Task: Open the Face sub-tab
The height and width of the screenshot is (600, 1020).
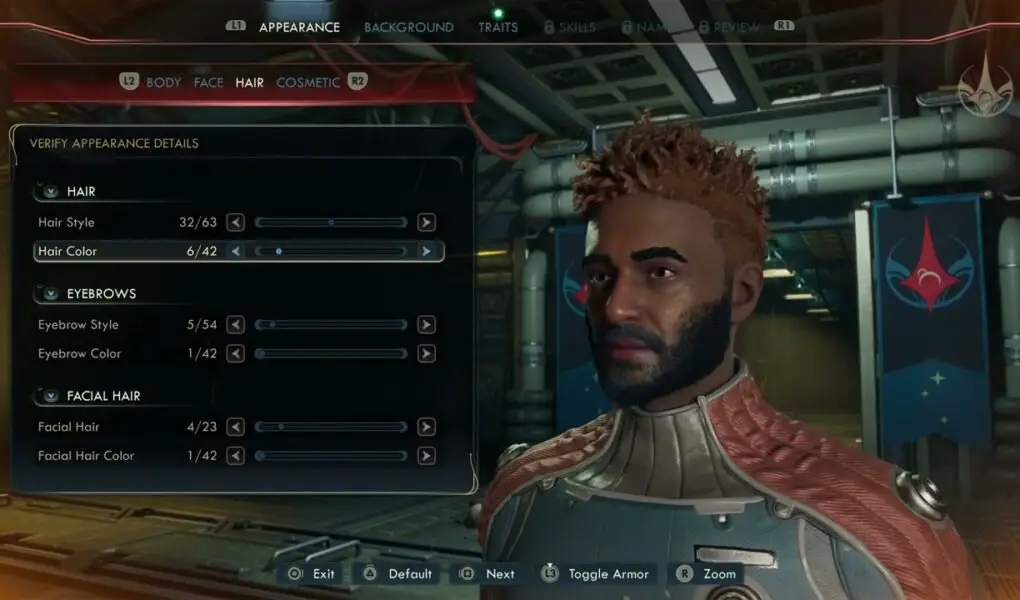Action: 208,82
